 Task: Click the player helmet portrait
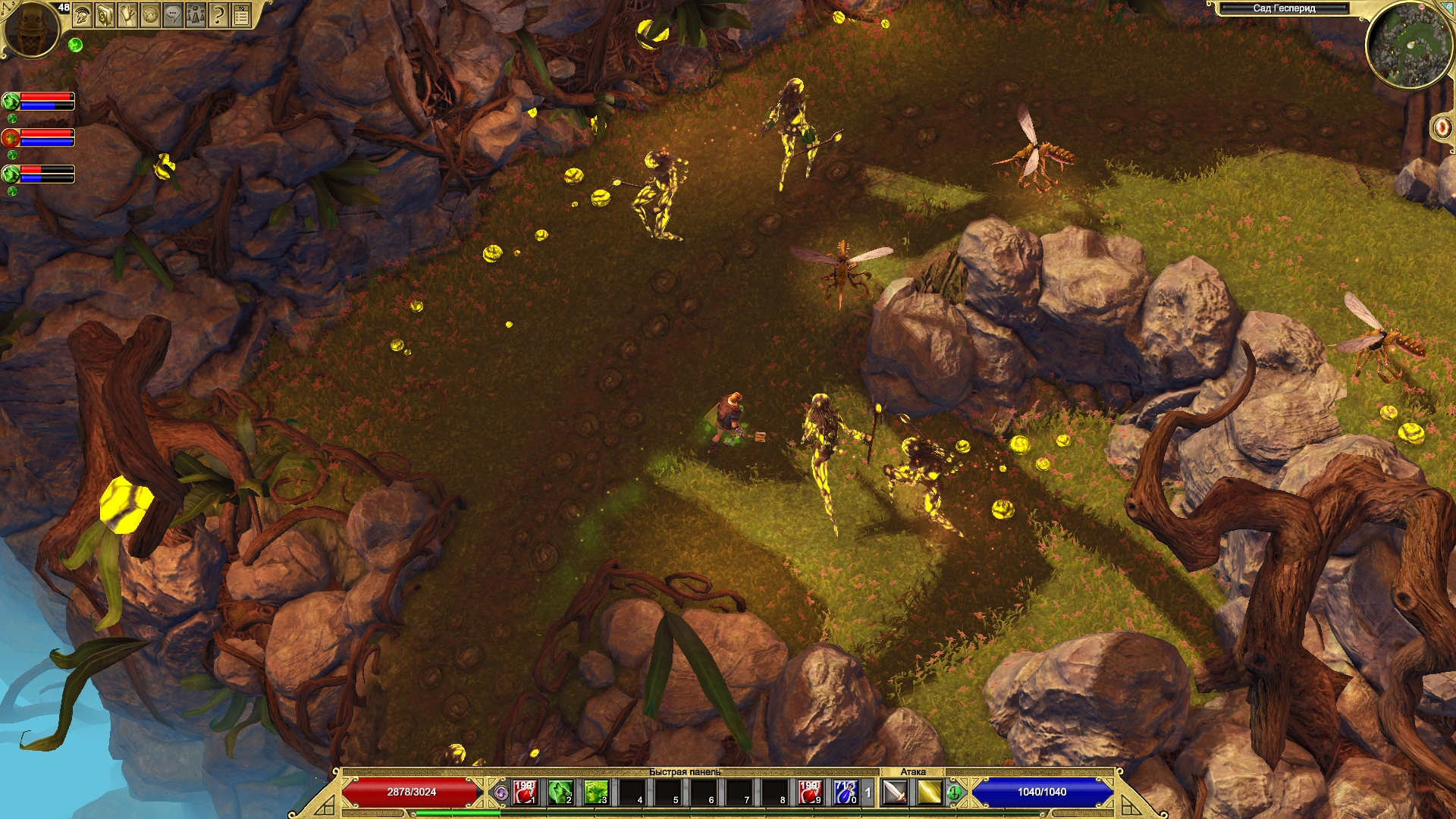(31, 29)
